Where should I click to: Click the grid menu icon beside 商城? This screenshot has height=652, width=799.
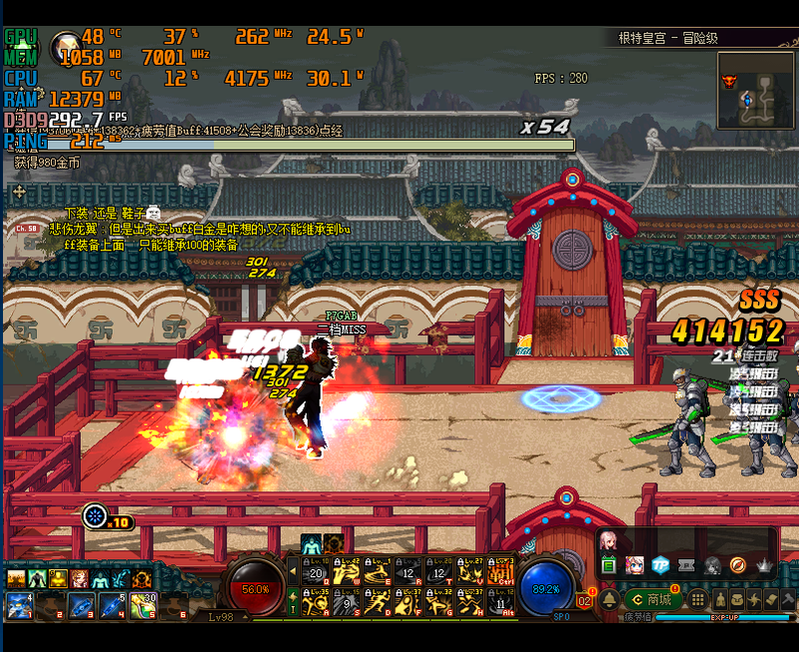698,599
